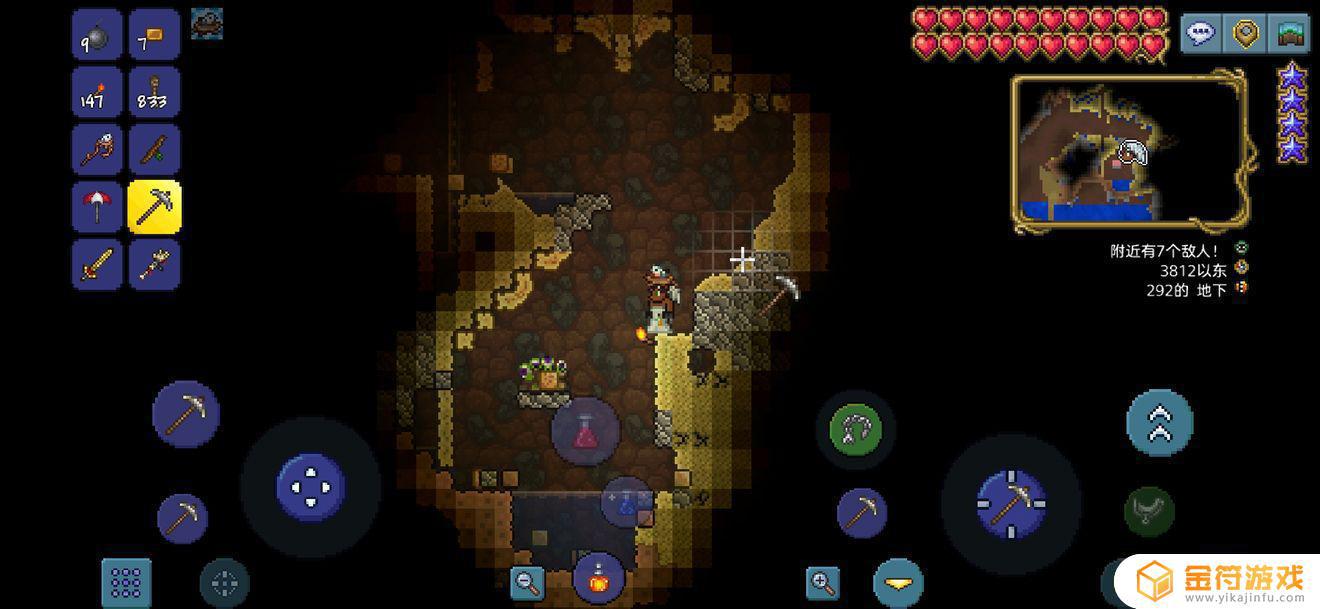Use the red healing potion quick button
The height and width of the screenshot is (609, 1320).
point(585,431)
